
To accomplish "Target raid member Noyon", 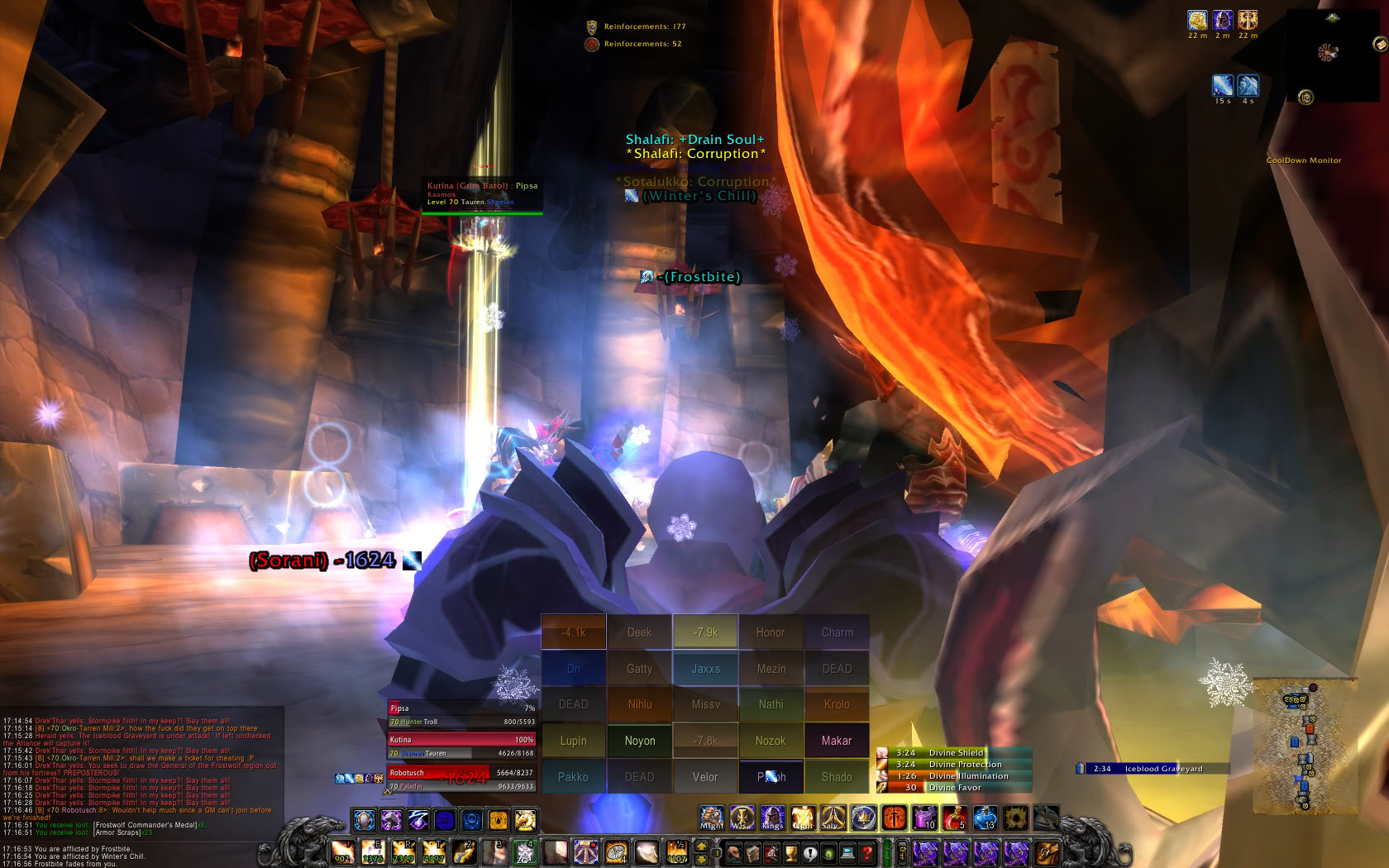I will [x=639, y=741].
